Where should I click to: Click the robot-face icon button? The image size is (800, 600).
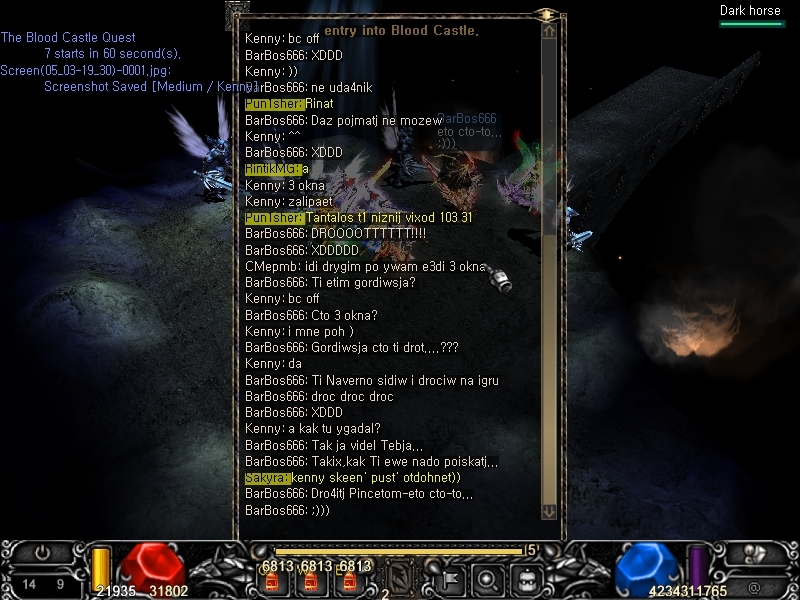click(x=523, y=578)
